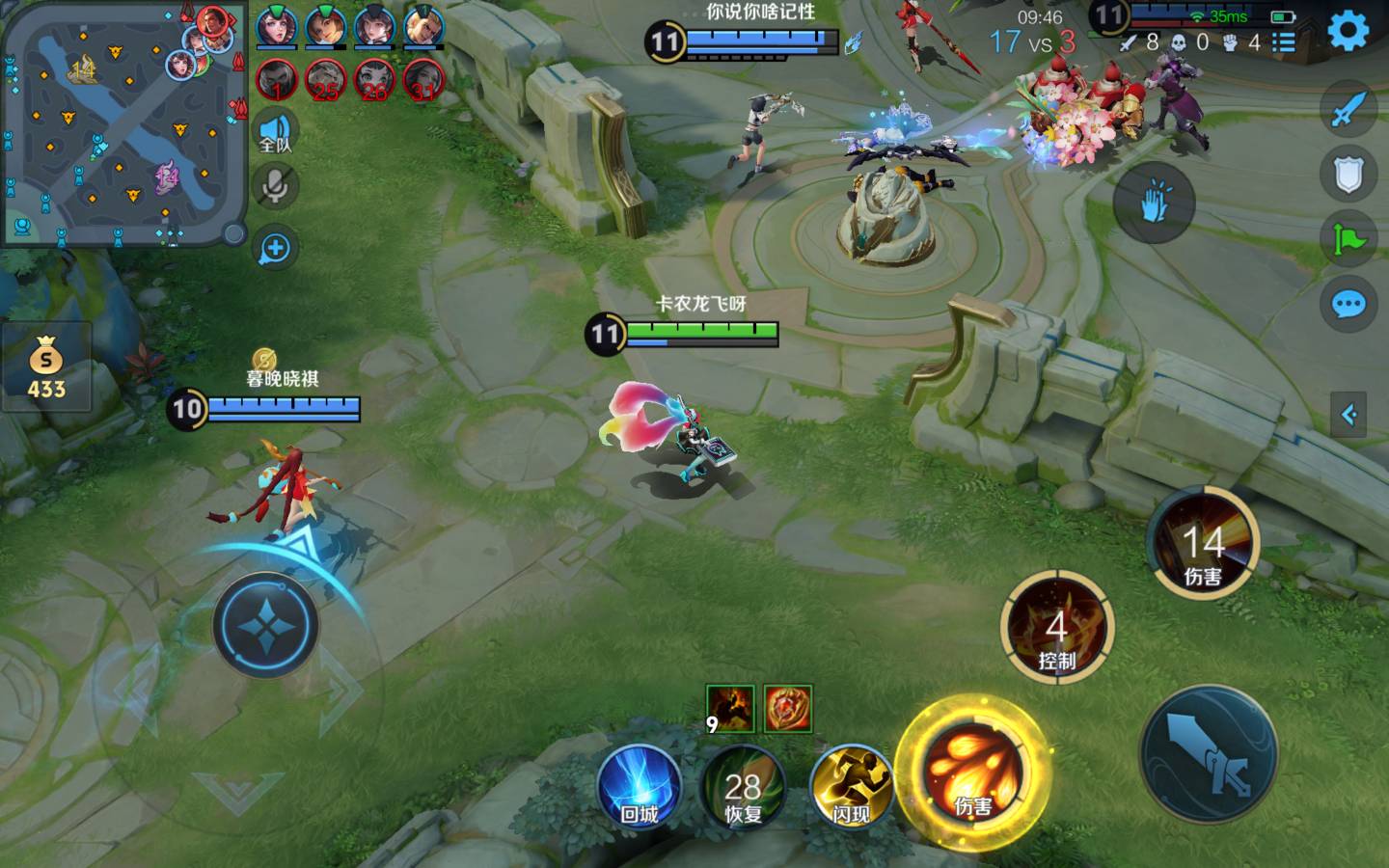Toggle the 全队 team voice speaker

point(275,132)
